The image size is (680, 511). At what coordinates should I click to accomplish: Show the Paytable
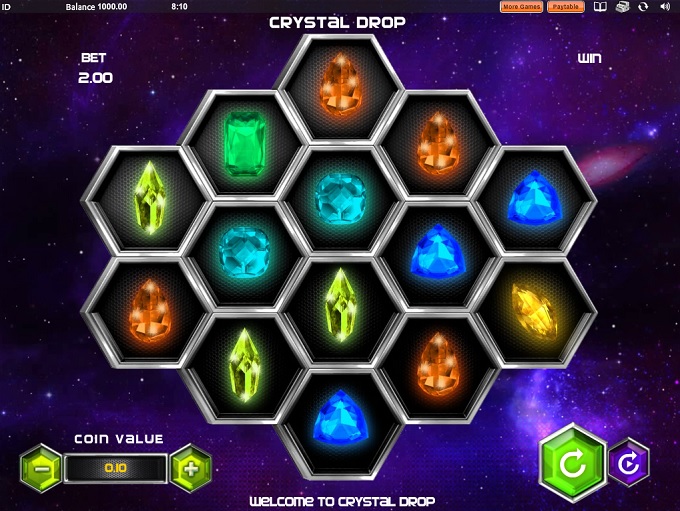(566, 6)
